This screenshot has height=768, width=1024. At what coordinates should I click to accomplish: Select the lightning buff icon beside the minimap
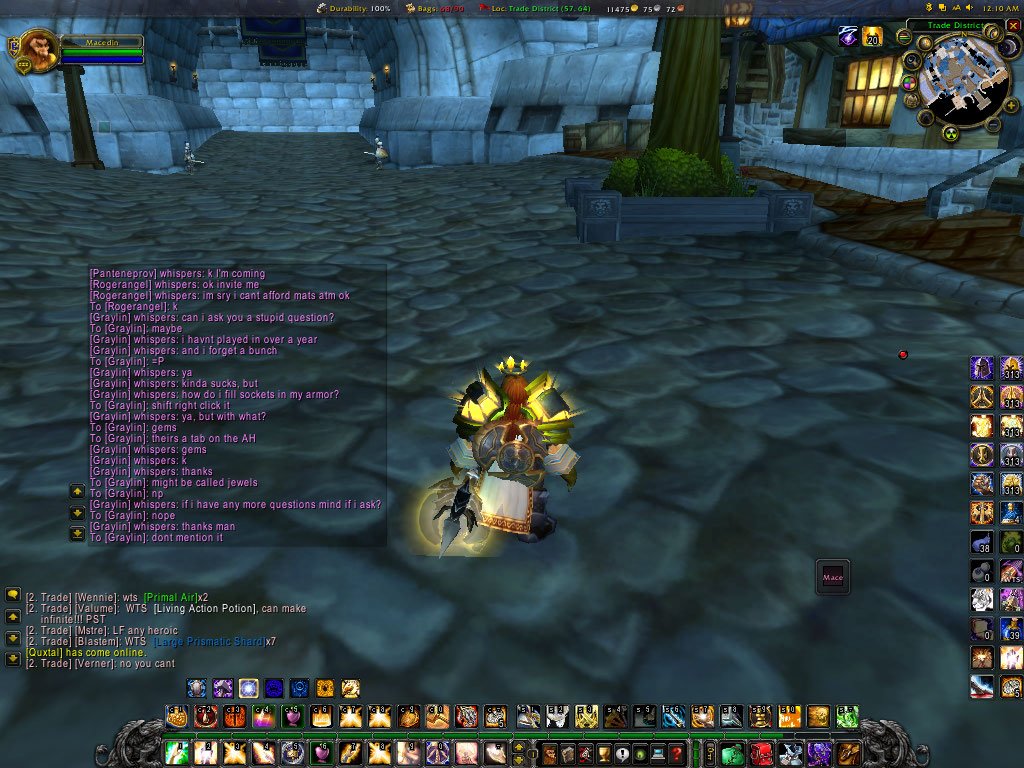pyautogui.click(x=848, y=37)
